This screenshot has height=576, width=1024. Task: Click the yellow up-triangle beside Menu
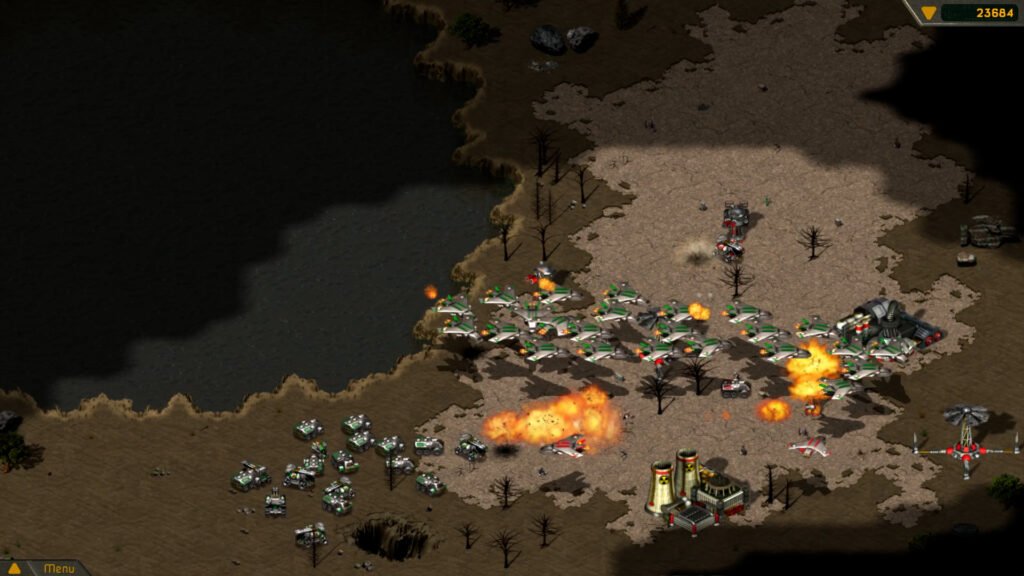[15, 568]
